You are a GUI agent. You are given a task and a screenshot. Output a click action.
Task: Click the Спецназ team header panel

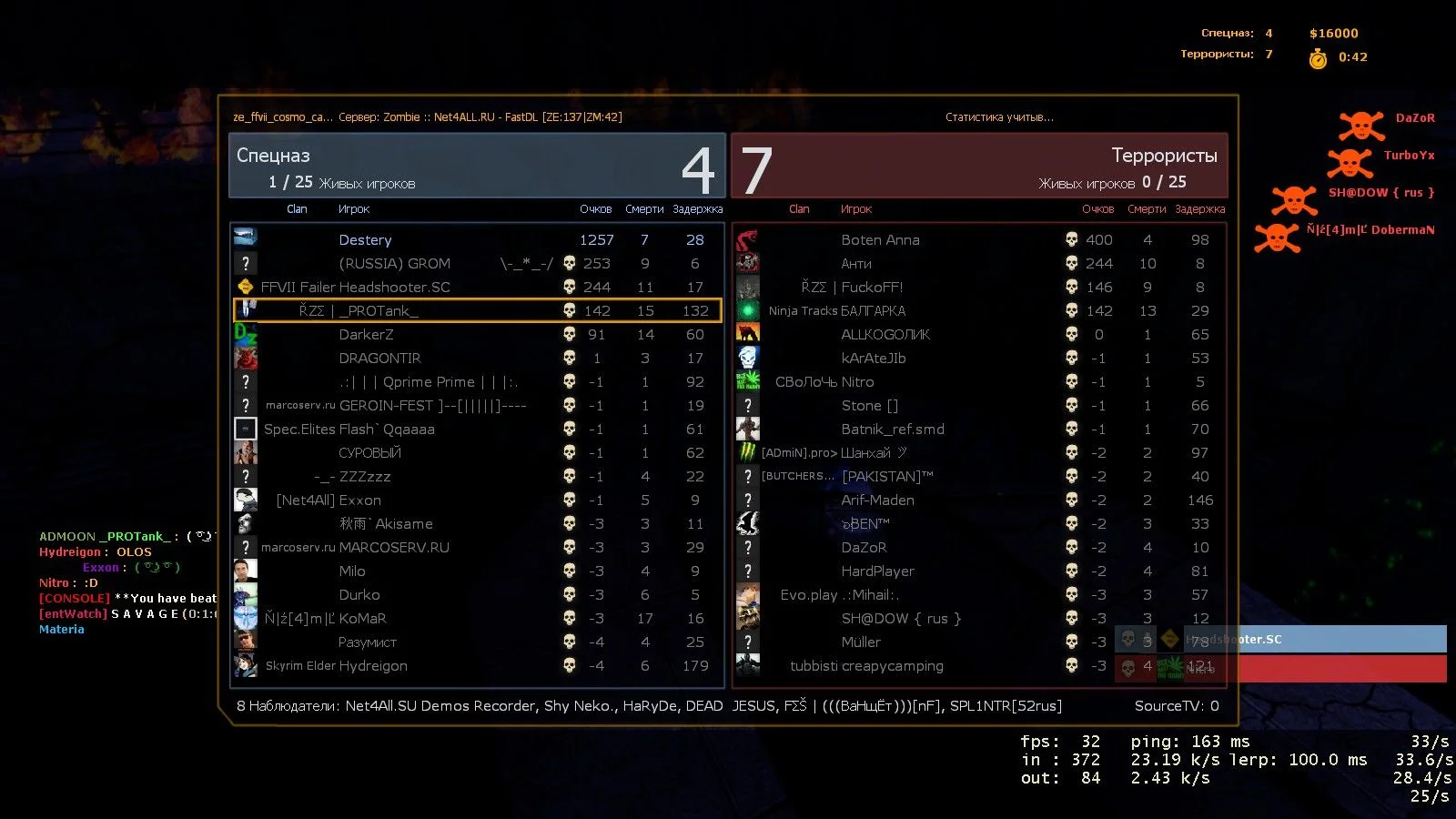tap(477, 166)
